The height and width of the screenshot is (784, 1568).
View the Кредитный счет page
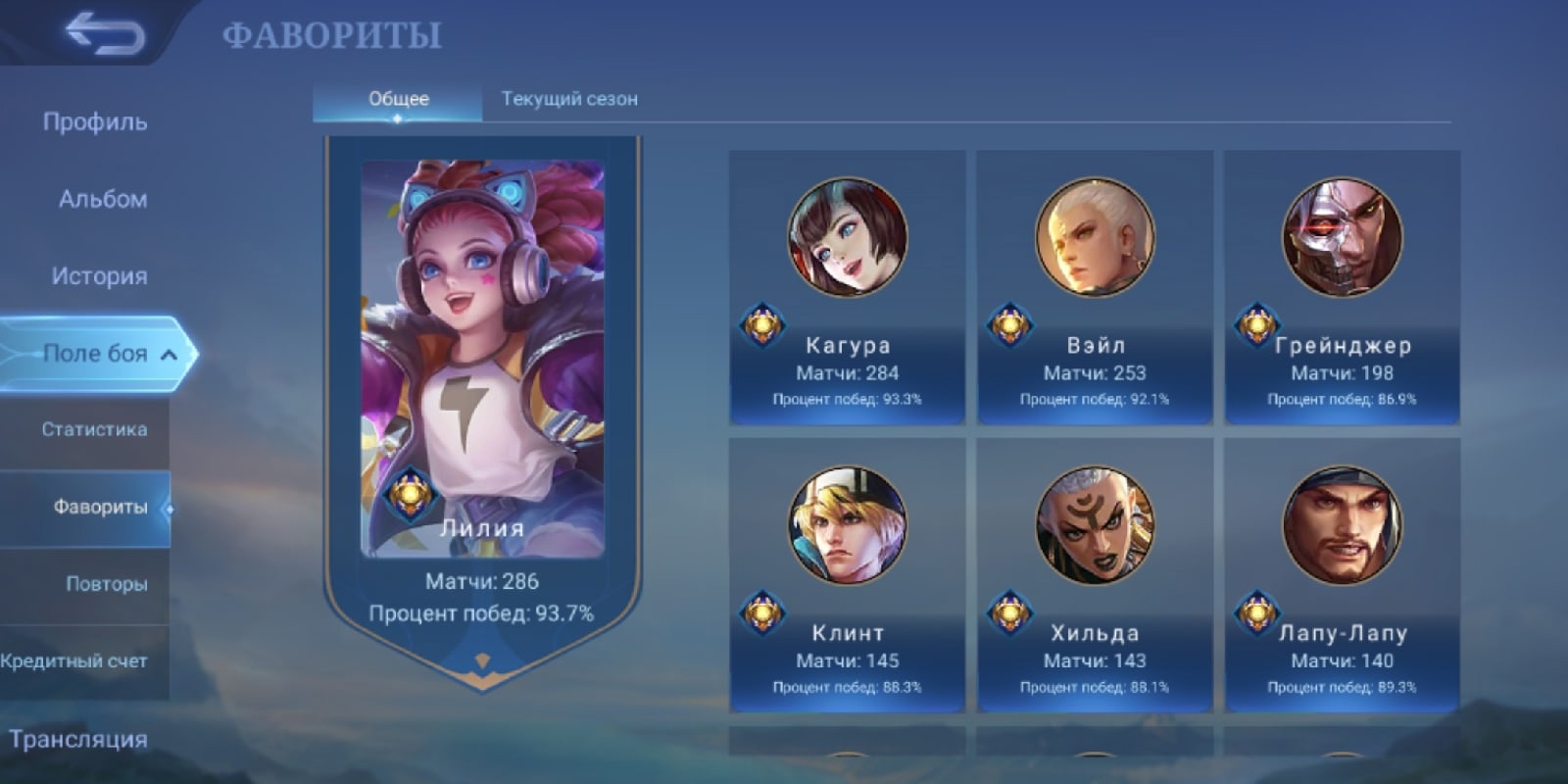pos(74,661)
